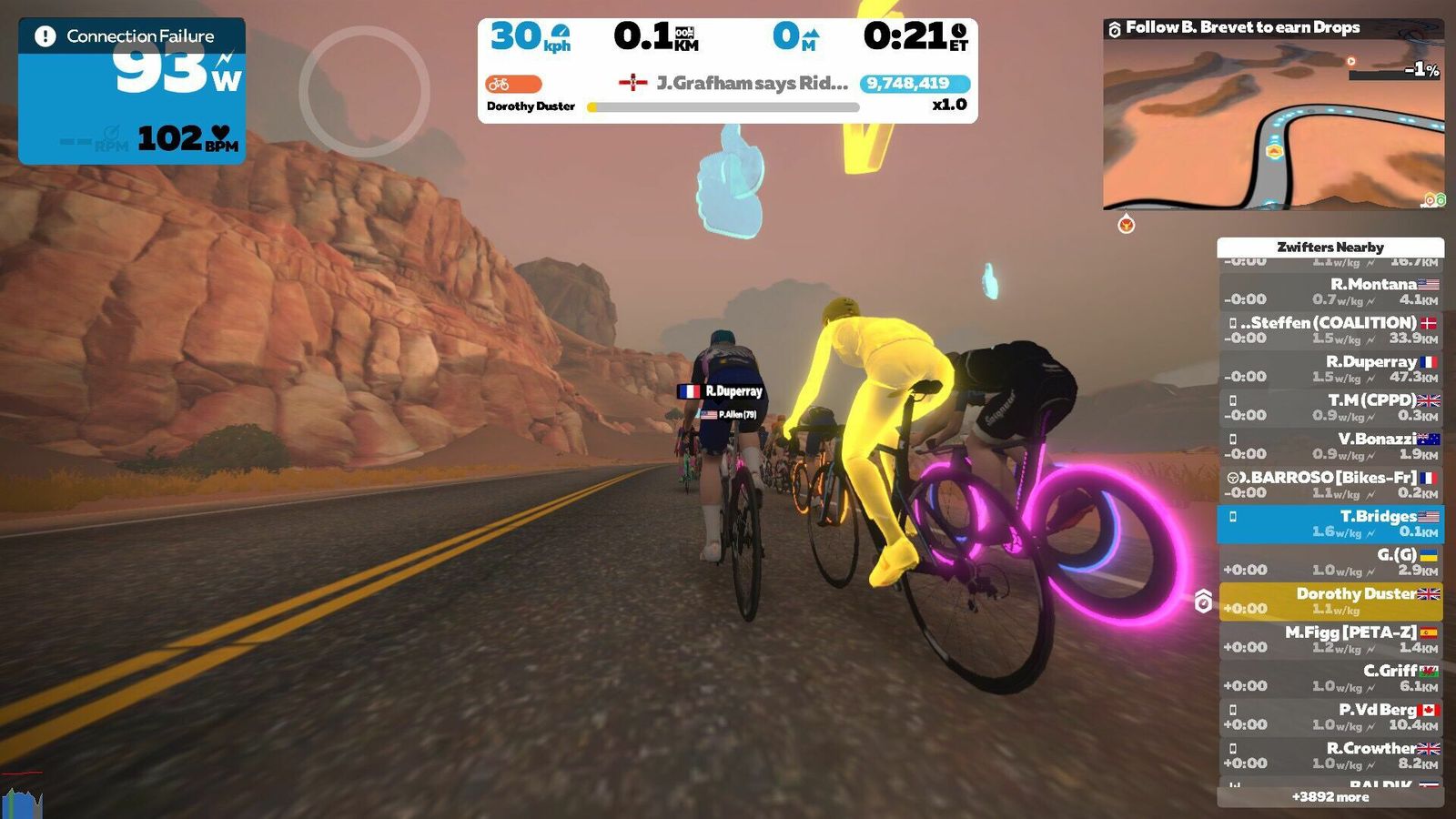Select R.Crowther in the riders list

tap(1330, 755)
